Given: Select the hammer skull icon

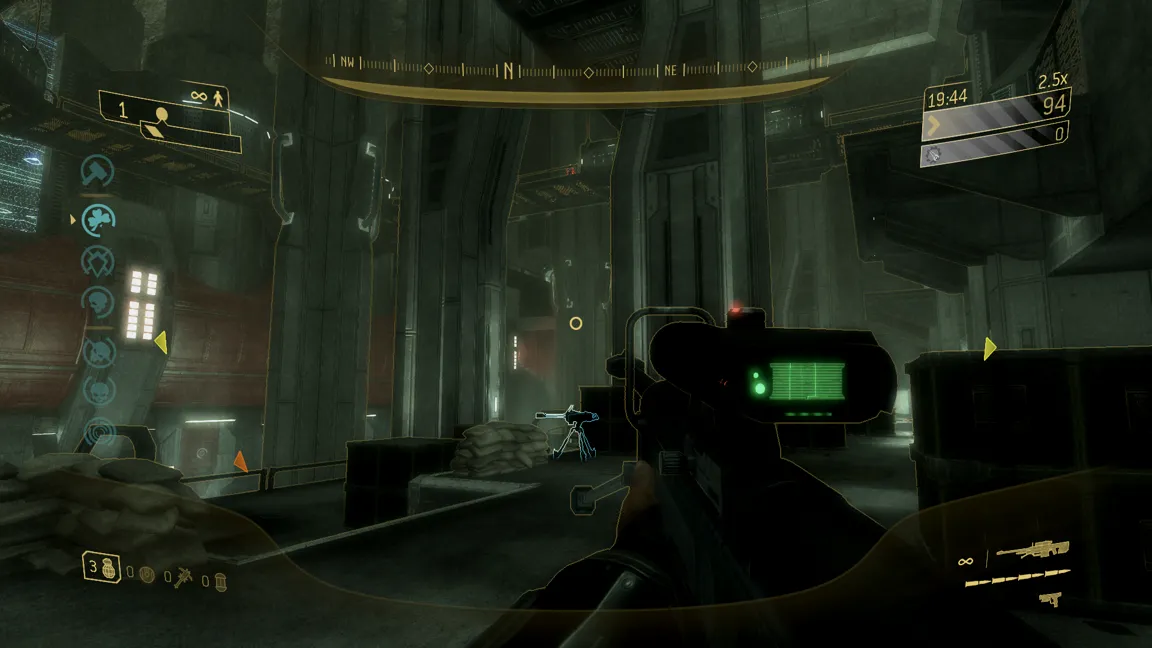Looking at the screenshot, I should point(97,171).
